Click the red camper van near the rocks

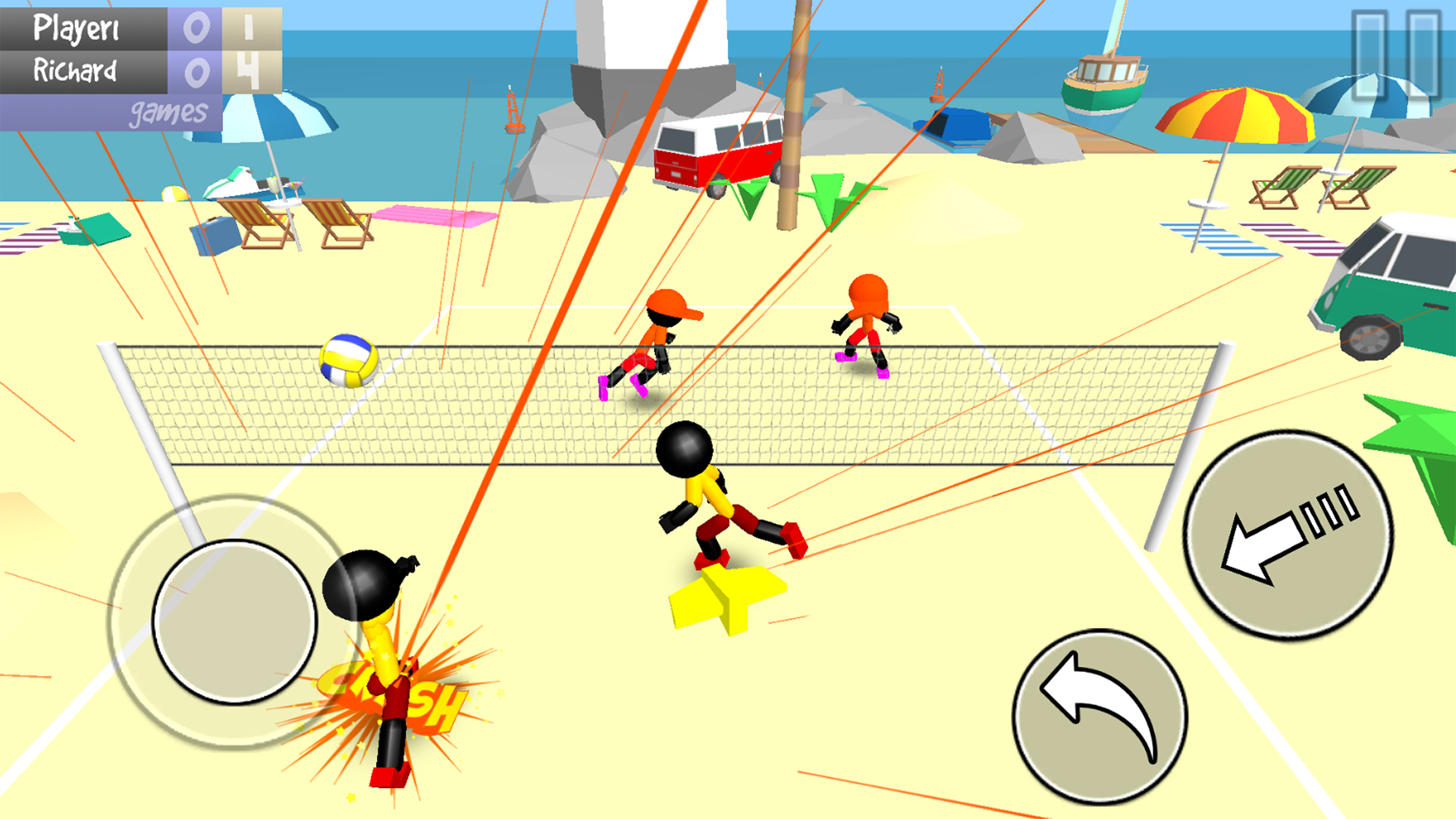(717, 148)
